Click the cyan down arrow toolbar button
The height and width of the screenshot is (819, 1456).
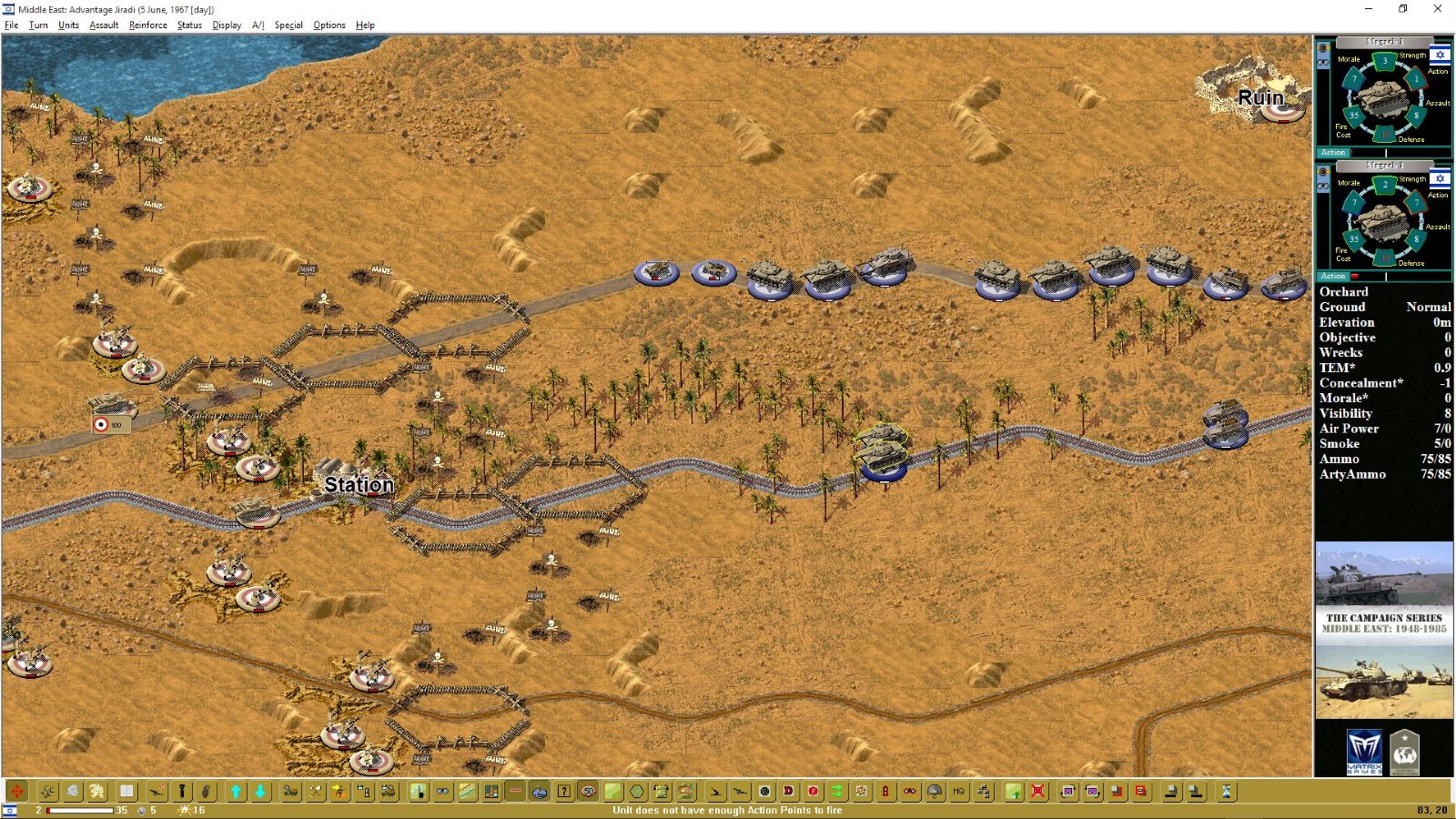point(260,792)
